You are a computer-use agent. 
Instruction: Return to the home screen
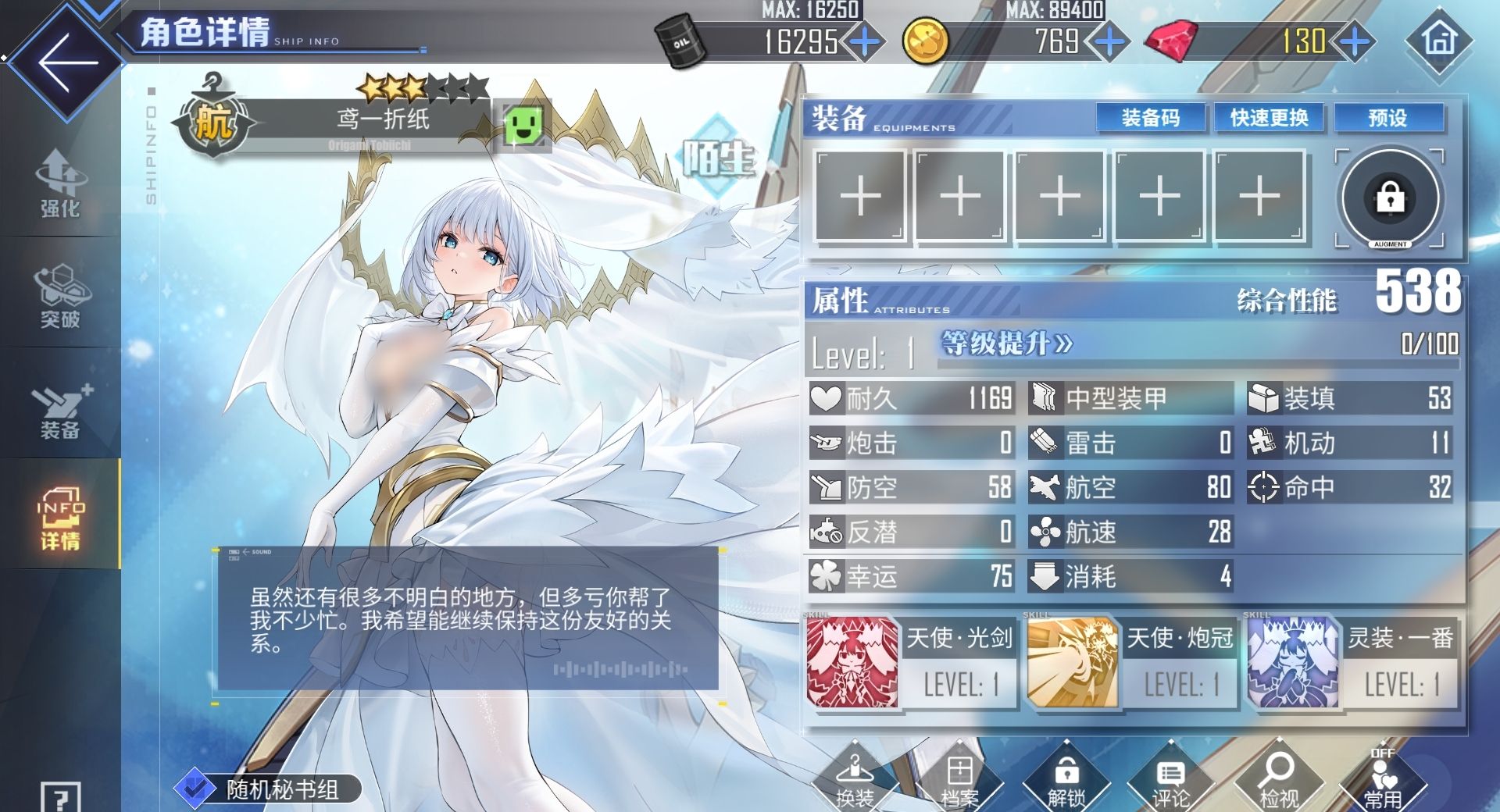[1439, 40]
